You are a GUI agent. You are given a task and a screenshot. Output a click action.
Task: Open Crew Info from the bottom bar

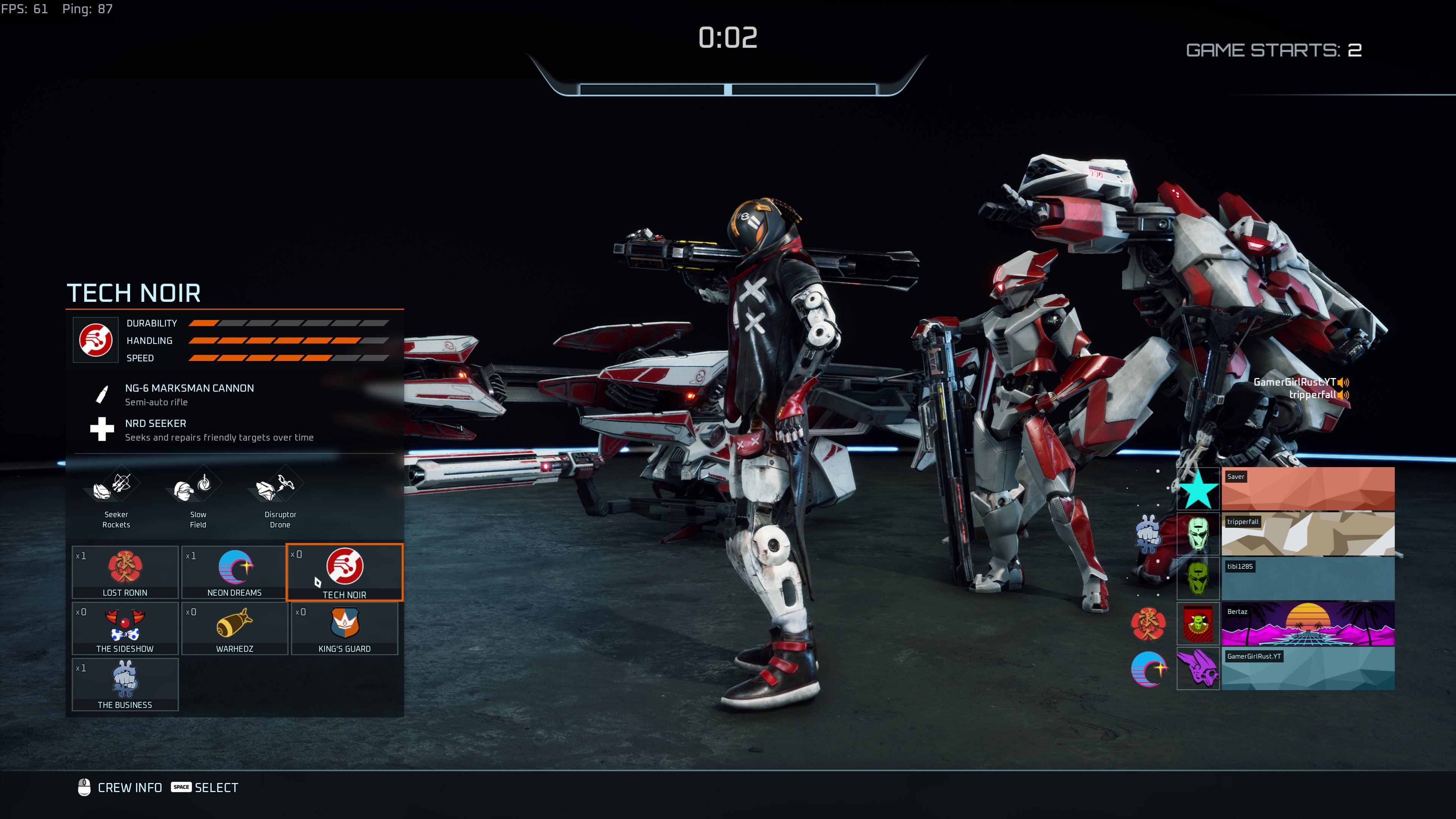tap(121, 788)
